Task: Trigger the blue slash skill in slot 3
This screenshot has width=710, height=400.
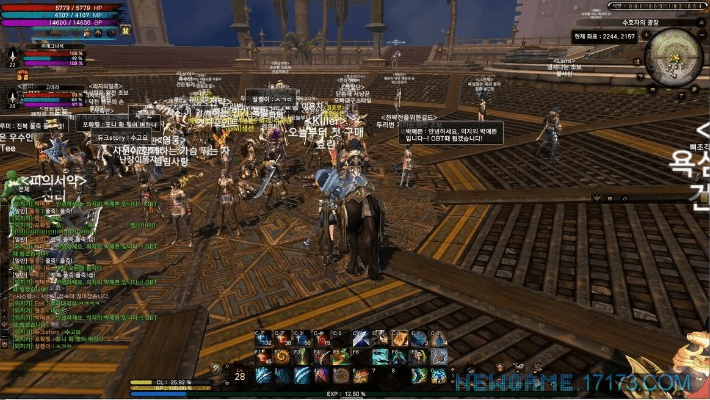Action: (x=300, y=375)
